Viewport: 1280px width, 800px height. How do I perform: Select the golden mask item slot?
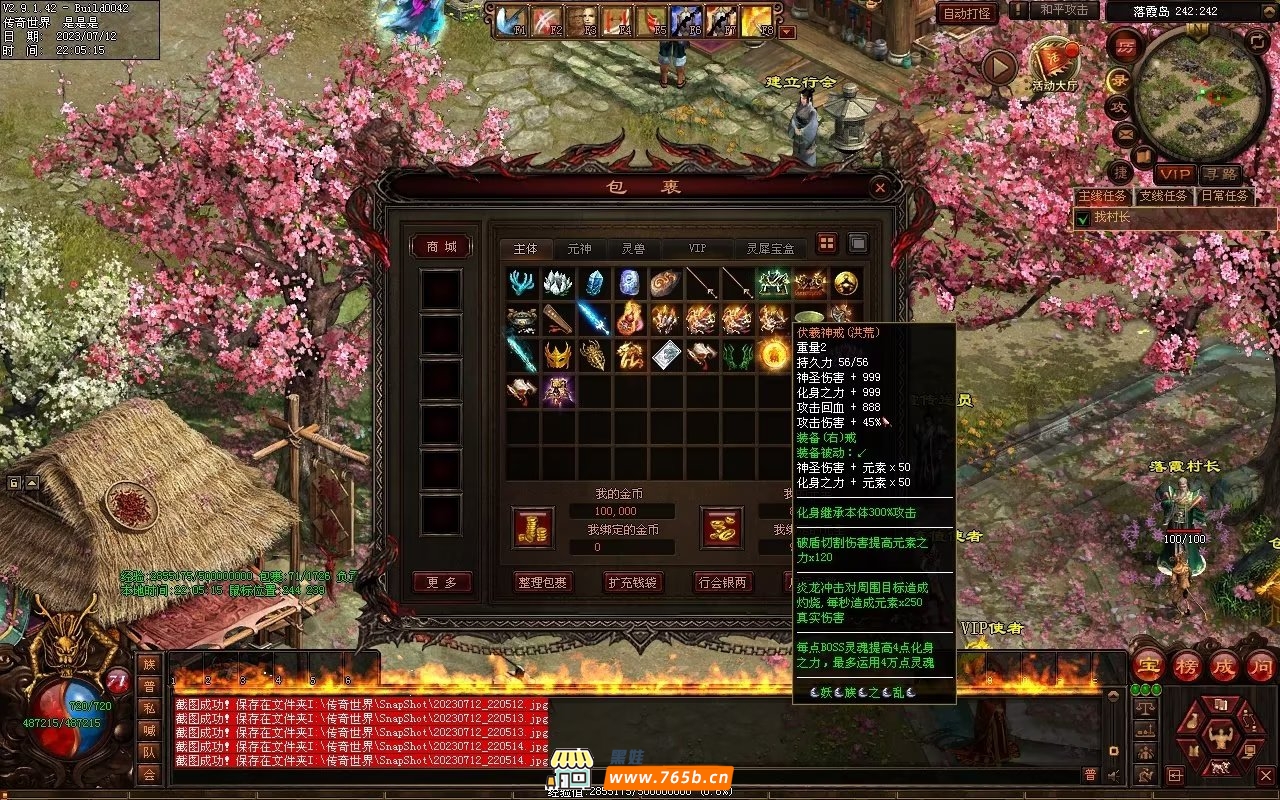tap(558, 355)
